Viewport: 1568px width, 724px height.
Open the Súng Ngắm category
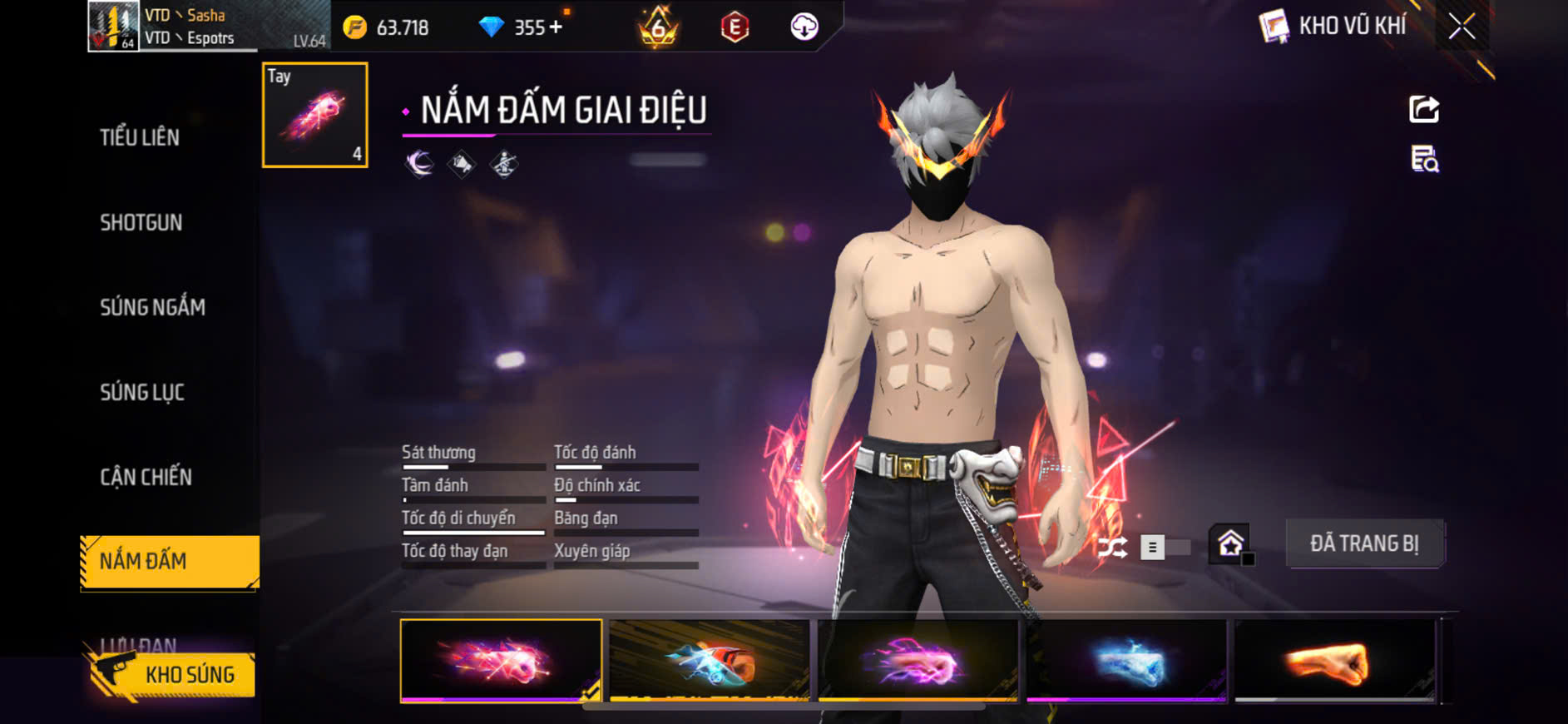pyautogui.click(x=152, y=307)
